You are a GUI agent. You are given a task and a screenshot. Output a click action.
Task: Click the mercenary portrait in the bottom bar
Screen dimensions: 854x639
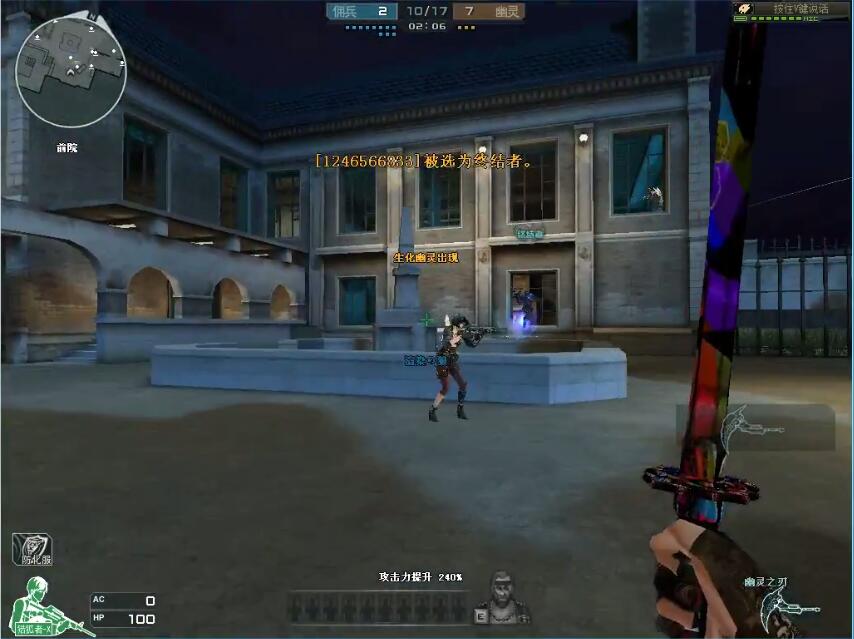[x=499, y=599]
